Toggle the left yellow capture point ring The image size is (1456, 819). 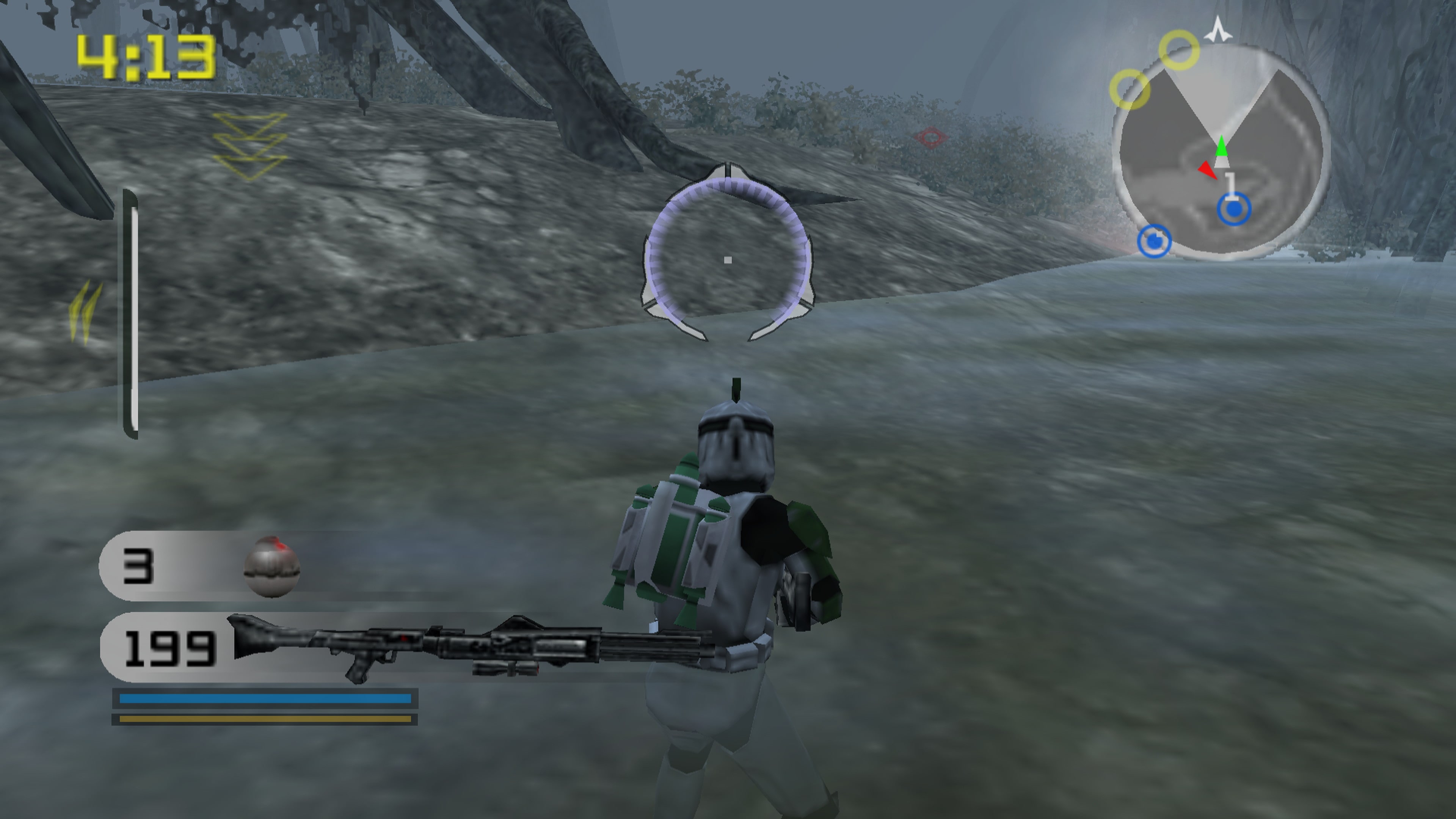1130,89
